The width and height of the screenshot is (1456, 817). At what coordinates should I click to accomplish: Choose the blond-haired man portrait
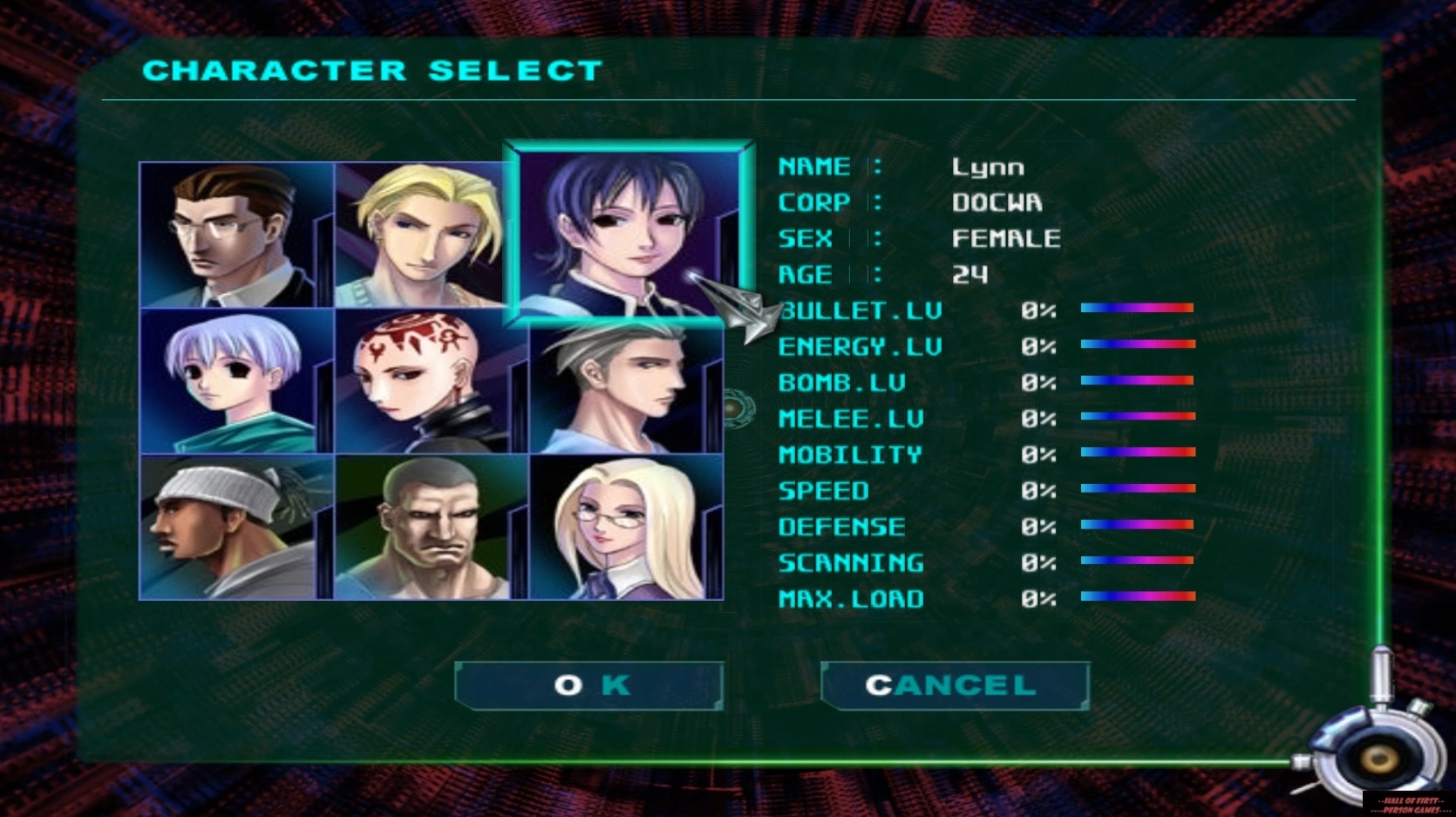click(x=422, y=235)
